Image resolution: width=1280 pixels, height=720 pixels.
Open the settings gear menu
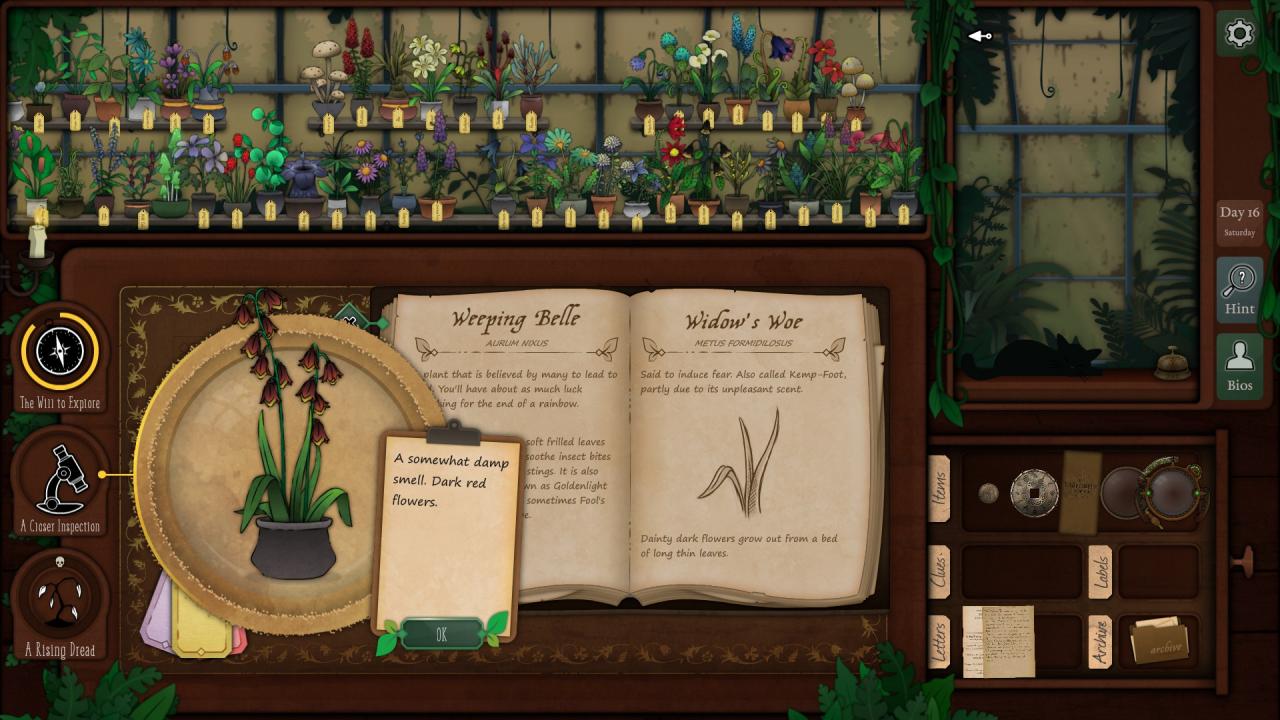(1239, 34)
